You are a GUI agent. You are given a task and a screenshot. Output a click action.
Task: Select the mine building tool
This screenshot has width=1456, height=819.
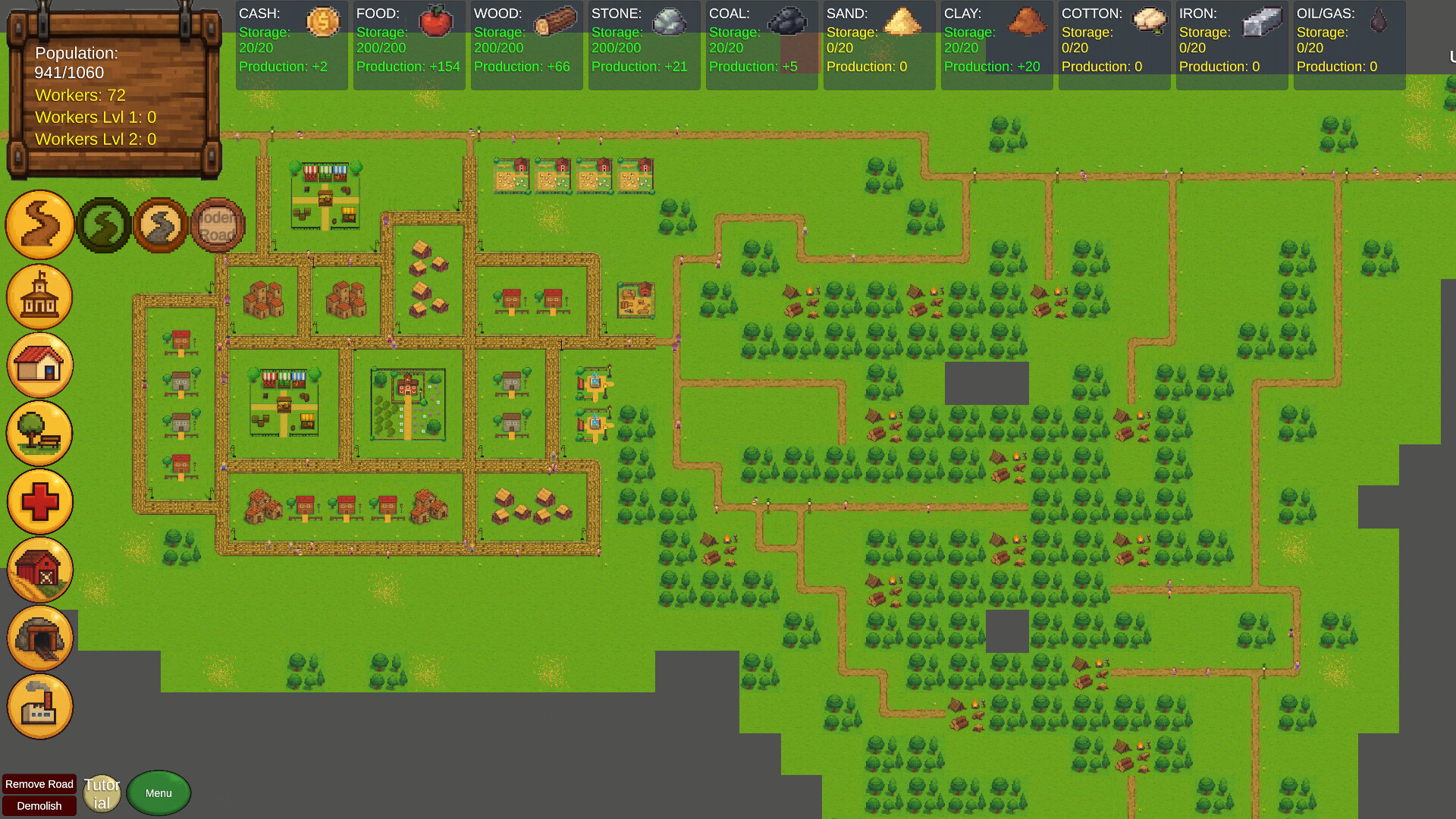point(39,638)
